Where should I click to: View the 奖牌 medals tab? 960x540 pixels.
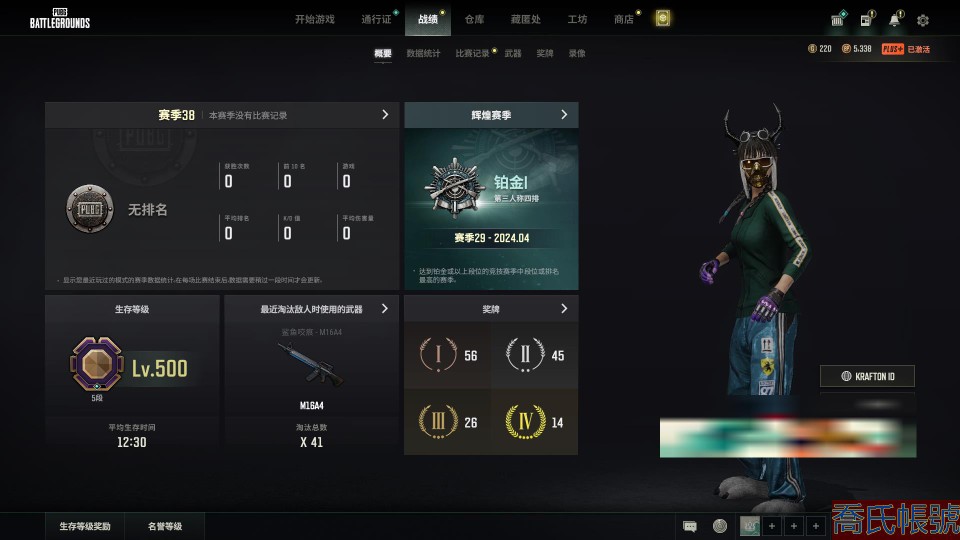click(x=544, y=53)
